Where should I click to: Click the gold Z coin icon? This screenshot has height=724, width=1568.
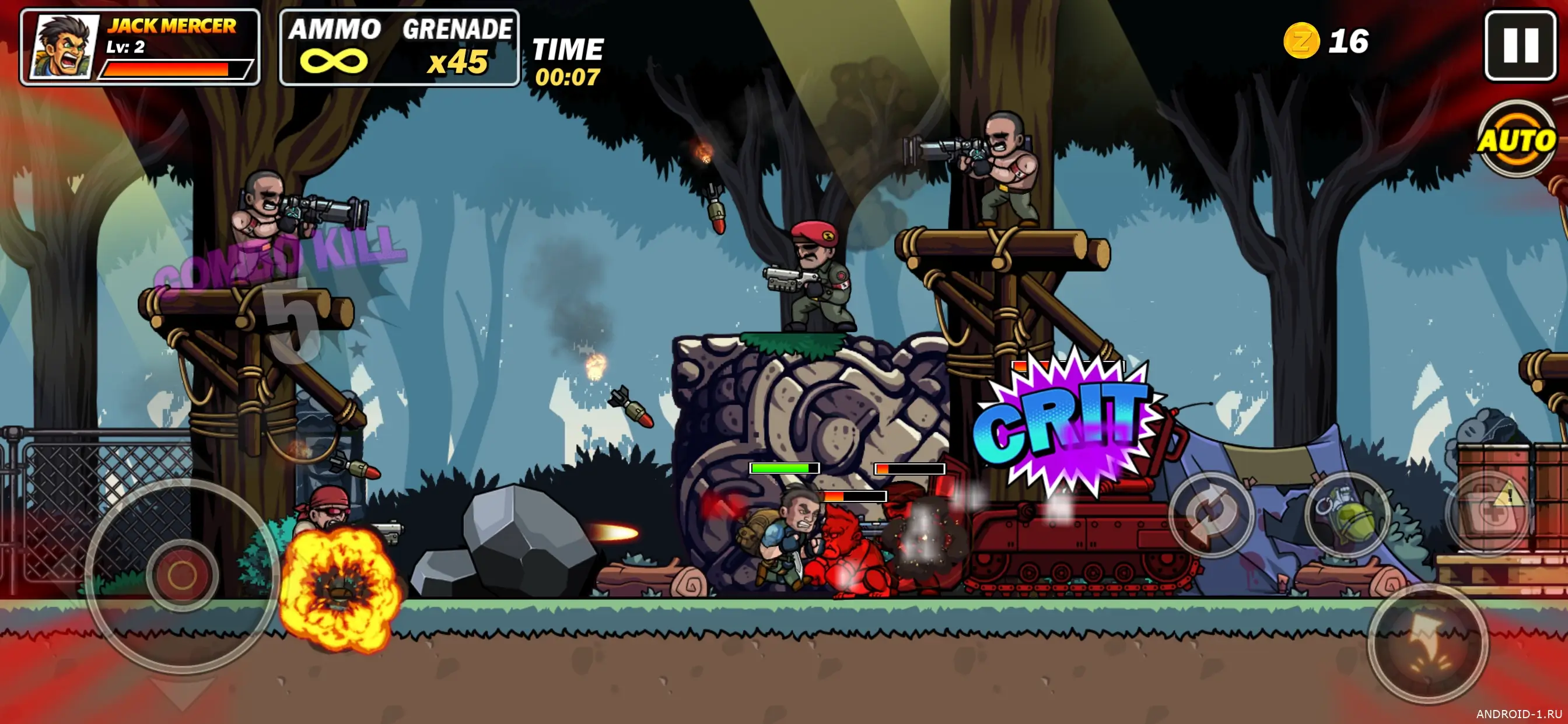(1301, 41)
